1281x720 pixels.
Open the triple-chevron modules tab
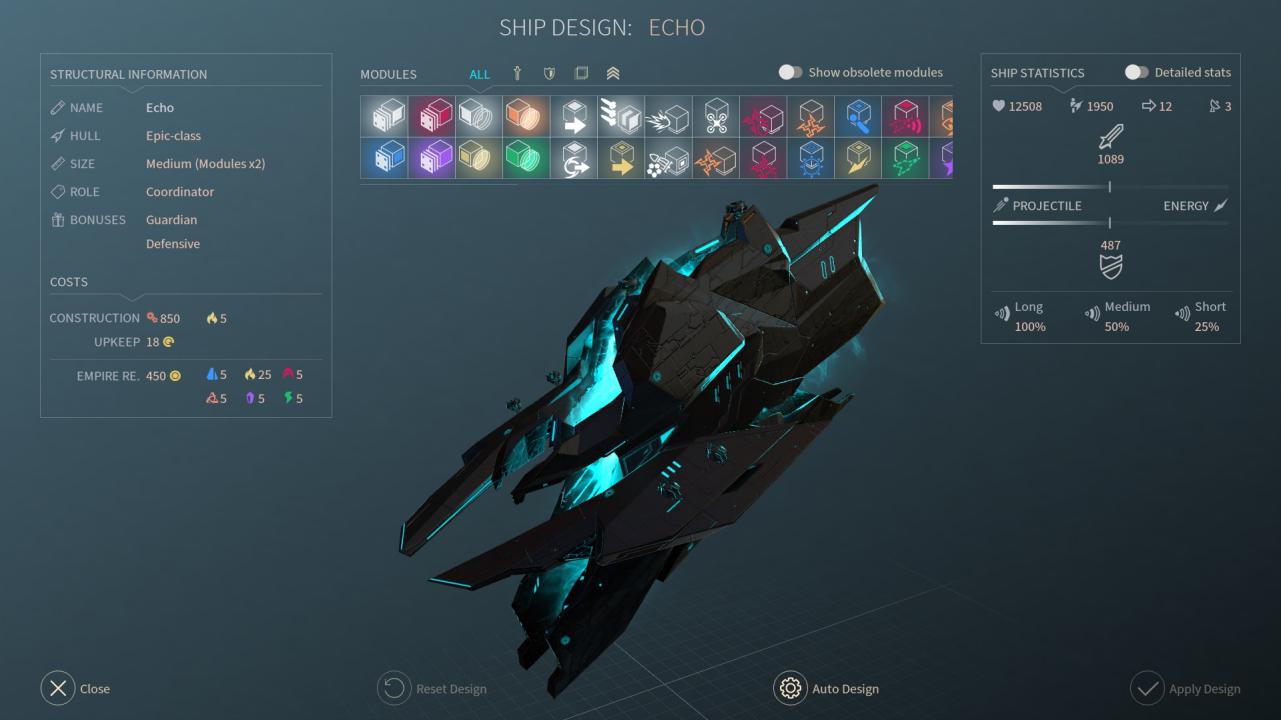(x=613, y=73)
